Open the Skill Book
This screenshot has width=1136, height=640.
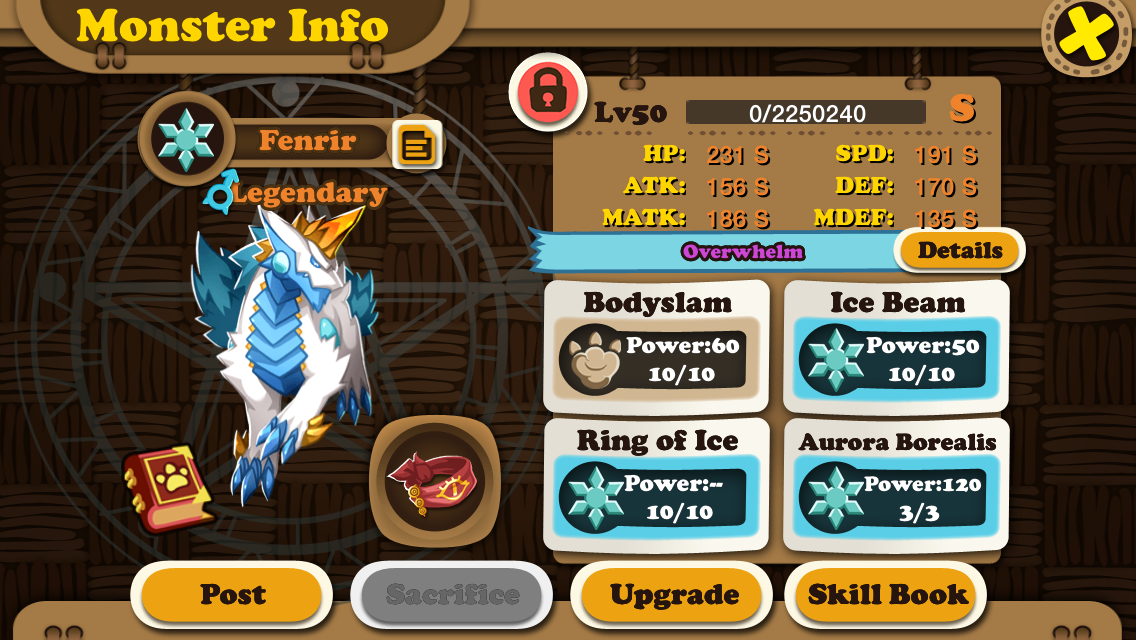pyautogui.click(x=887, y=595)
